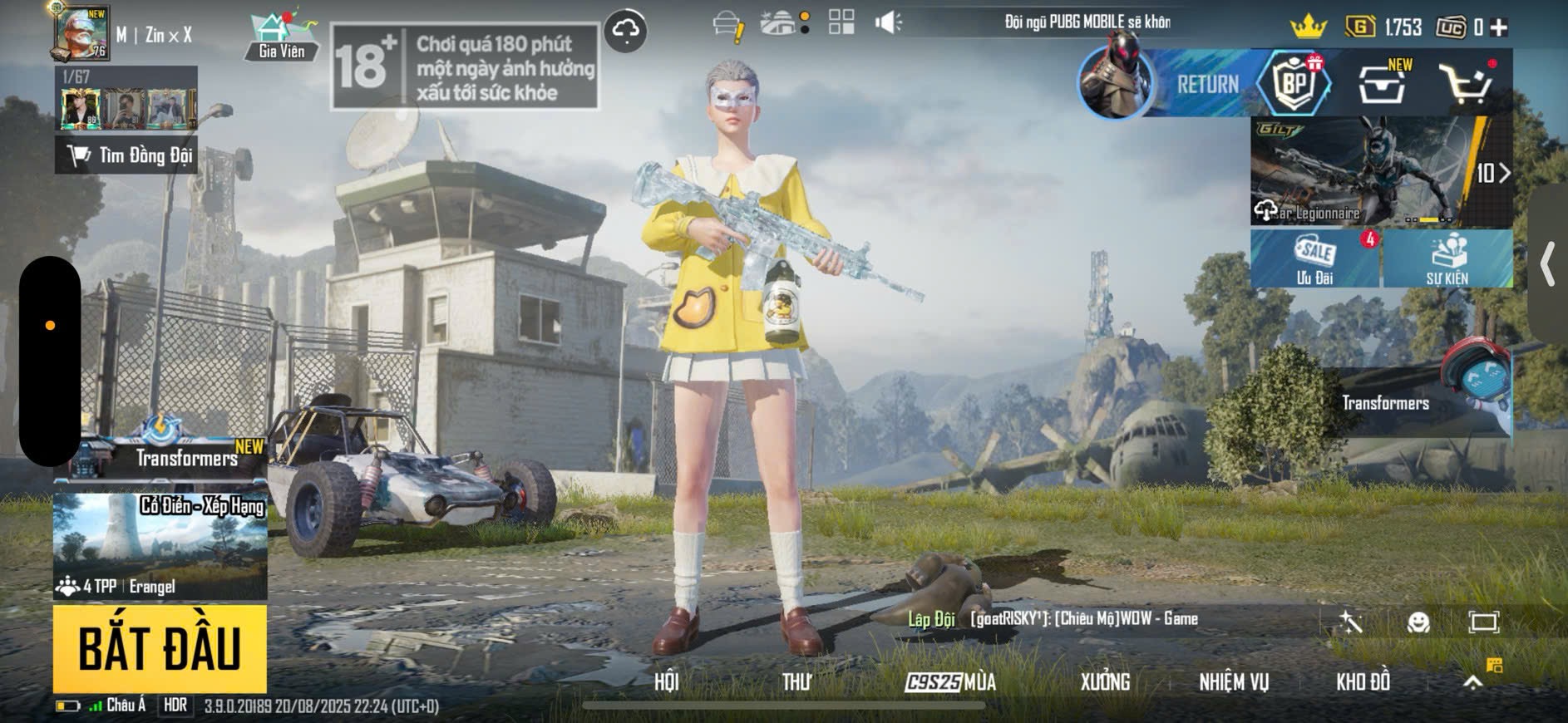Add UC with the plus button
The width and height of the screenshot is (1568, 723).
(x=1499, y=27)
